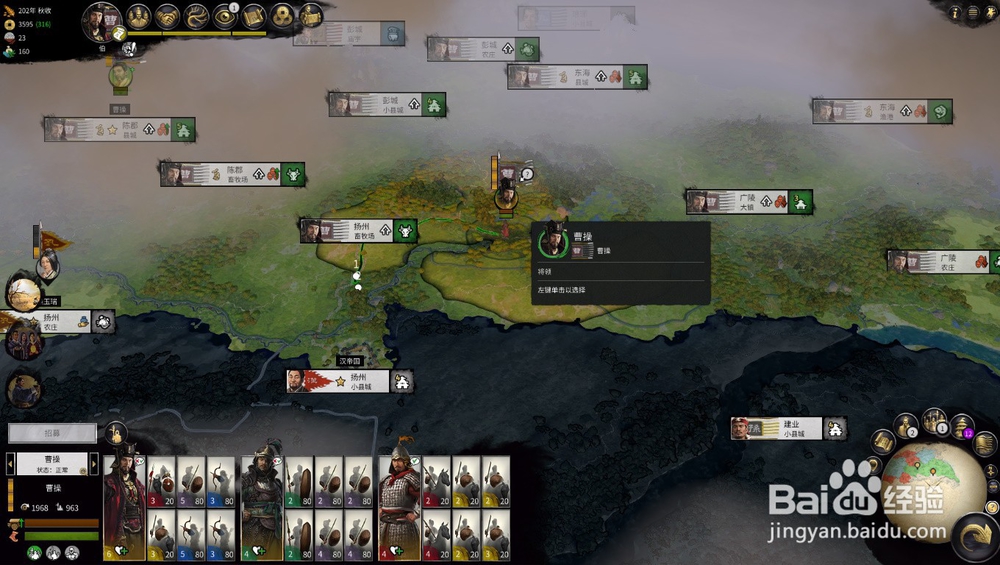1000x565 pixels.
Task: Select the Han Empire 扬州 小县城 label
Action: click(x=350, y=381)
